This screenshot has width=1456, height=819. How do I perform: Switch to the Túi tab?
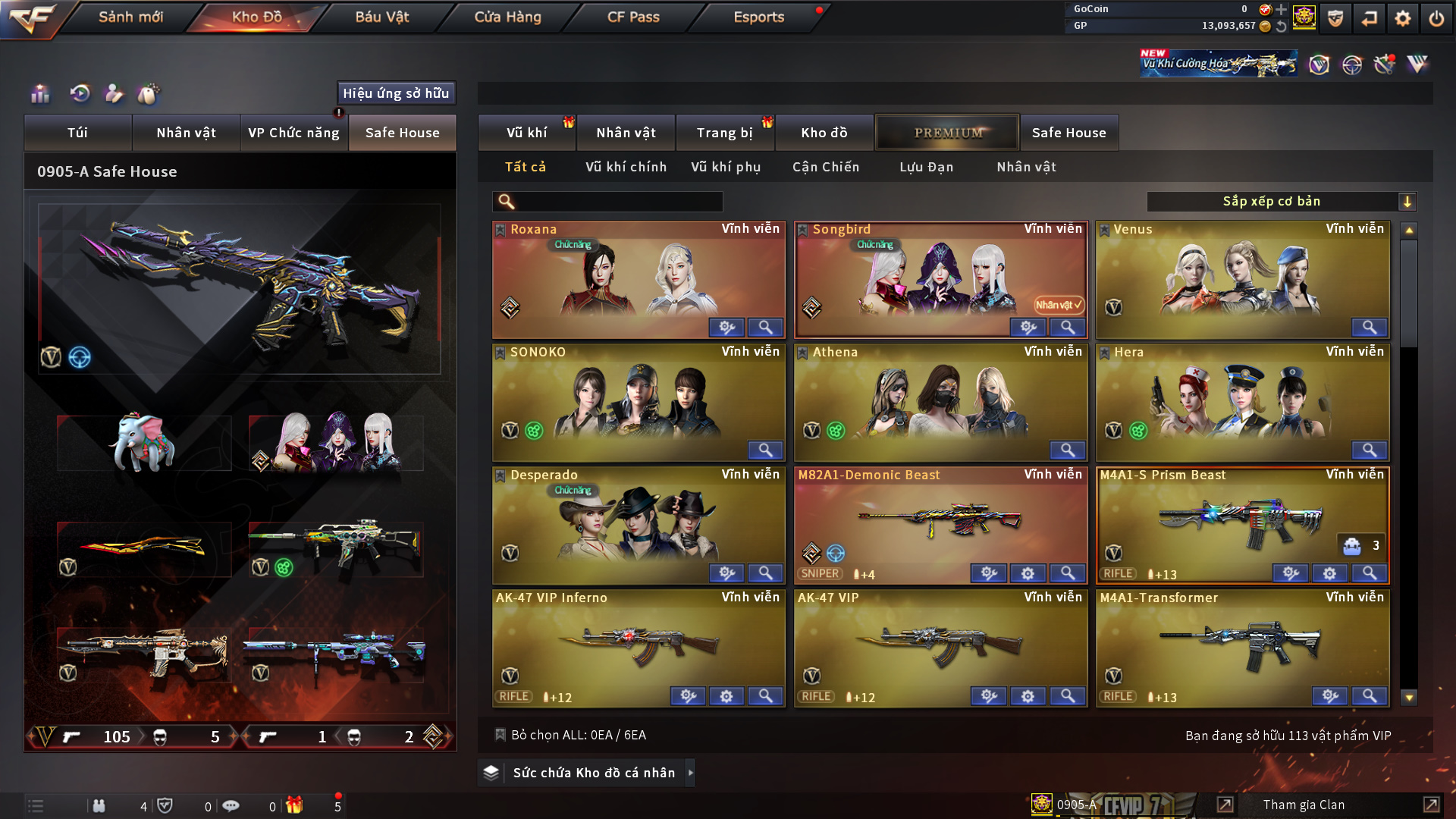coord(77,133)
